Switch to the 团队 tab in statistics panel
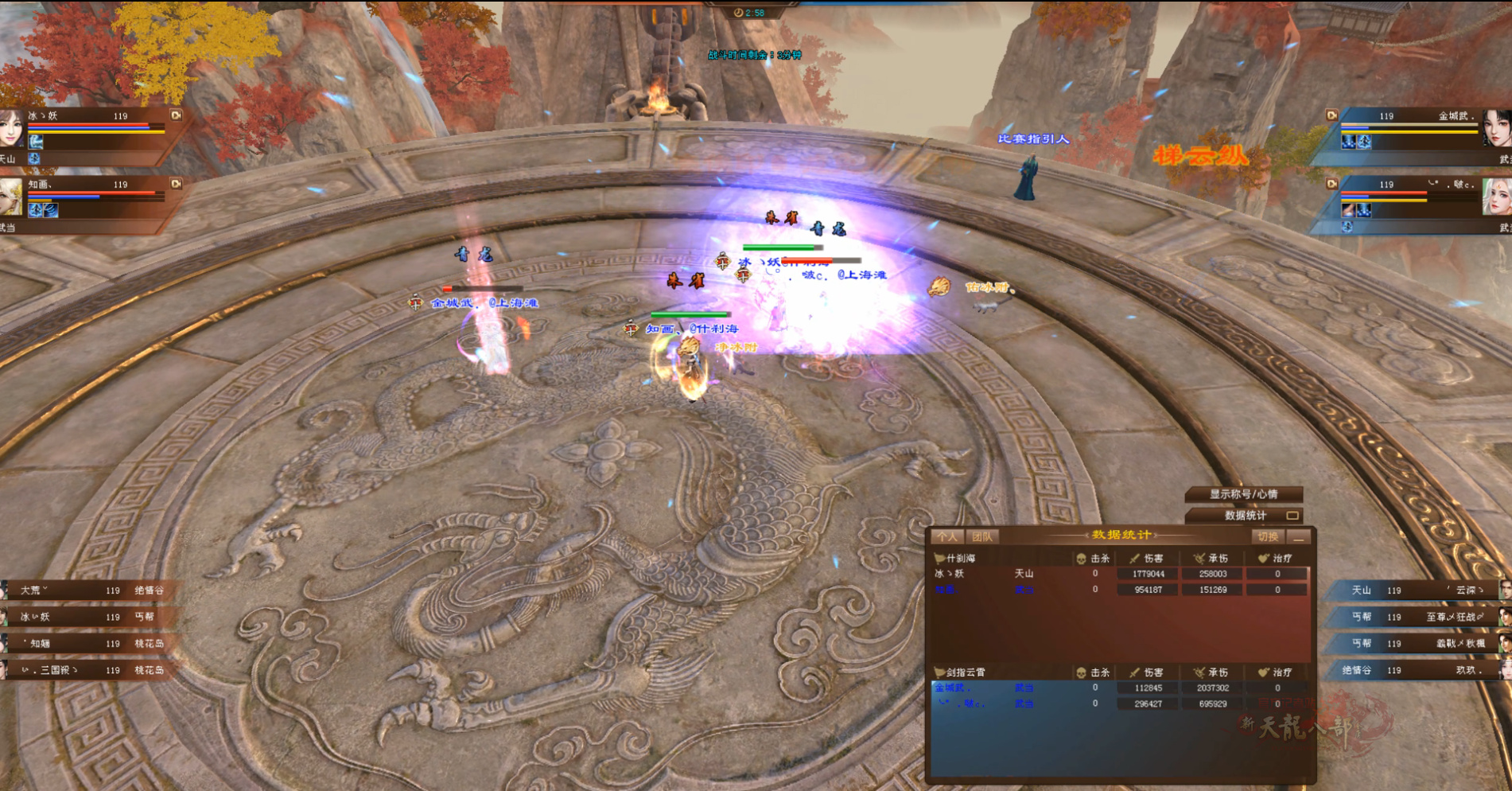This screenshot has height=791, width=1512. (x=982, y=537)
